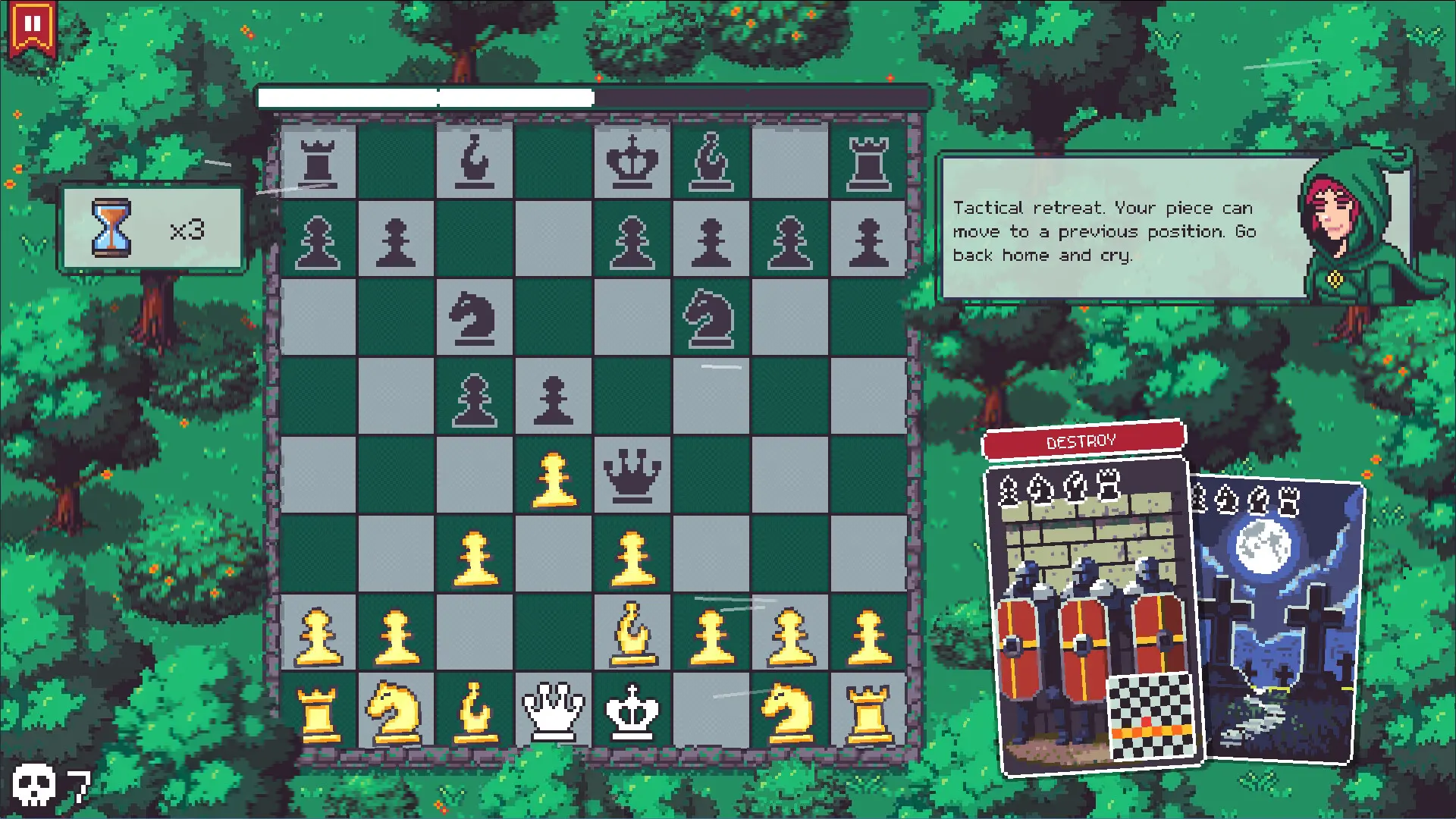
Task: Select the black knight on f6
Action: [711, 317]
